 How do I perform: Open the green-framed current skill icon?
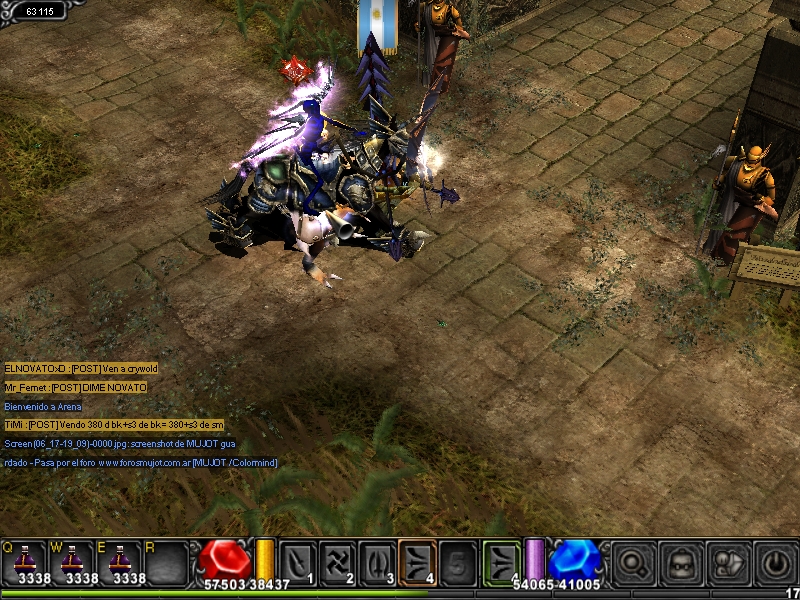(x=502, y=560)
